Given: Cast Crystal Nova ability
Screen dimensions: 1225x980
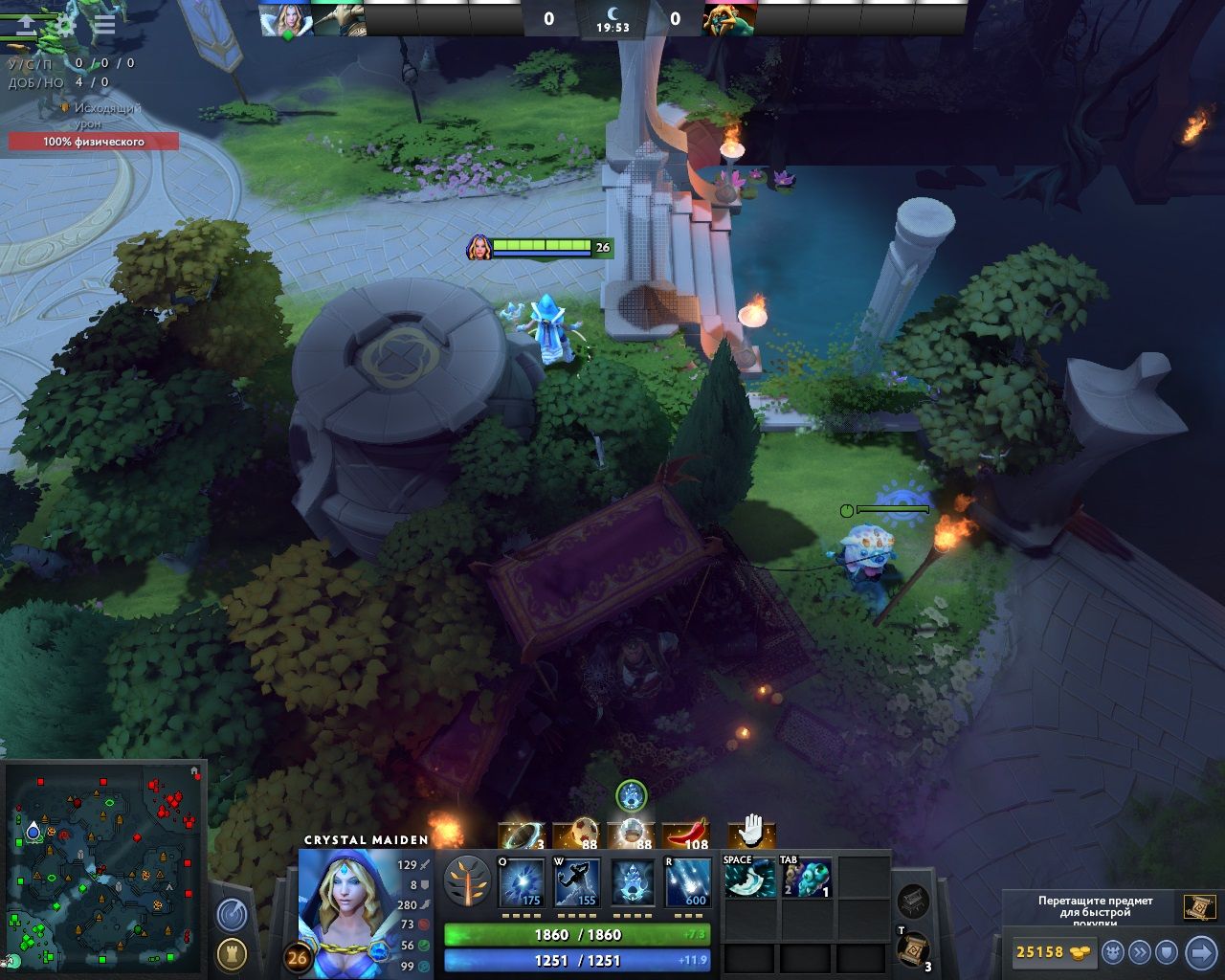Looking at the screenshot, I should coord(523,882).
